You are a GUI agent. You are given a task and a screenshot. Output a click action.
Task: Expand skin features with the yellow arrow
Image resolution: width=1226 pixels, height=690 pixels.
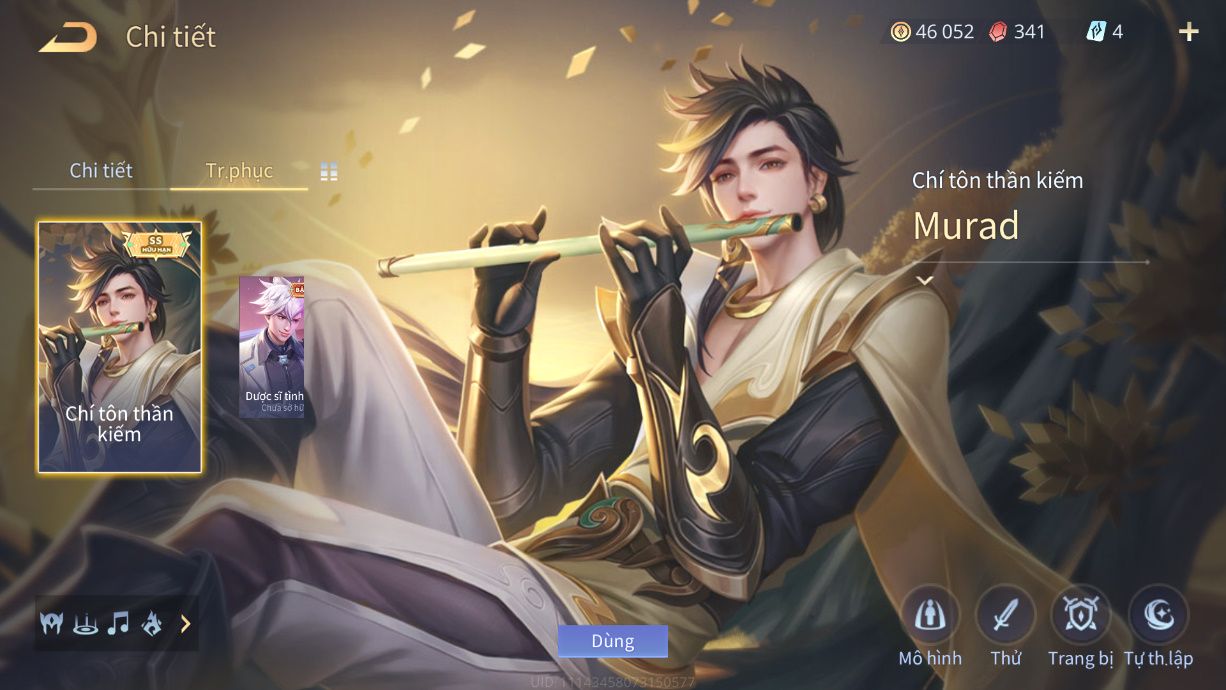185,624
